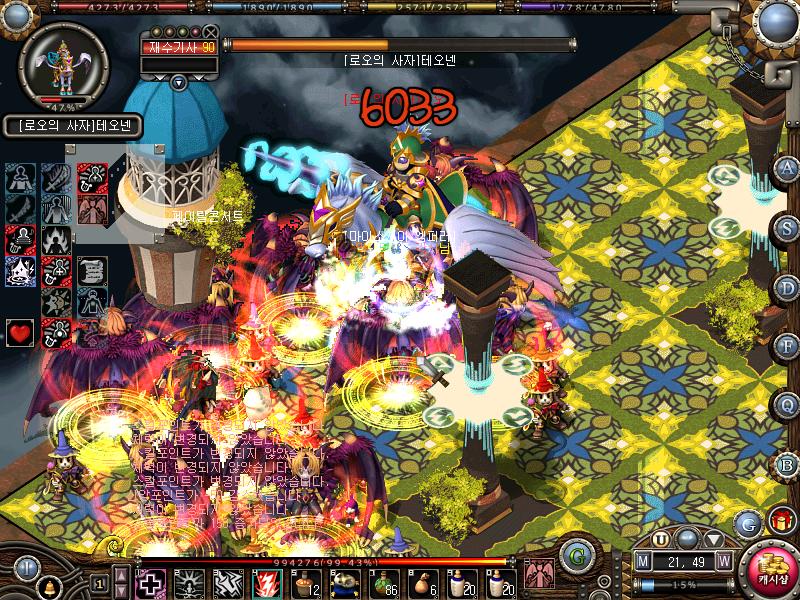The height and width of the screenshot is (600, 800).
Task: Click the round D menu button
Action: pyautogui.click(x=788, y=285)
